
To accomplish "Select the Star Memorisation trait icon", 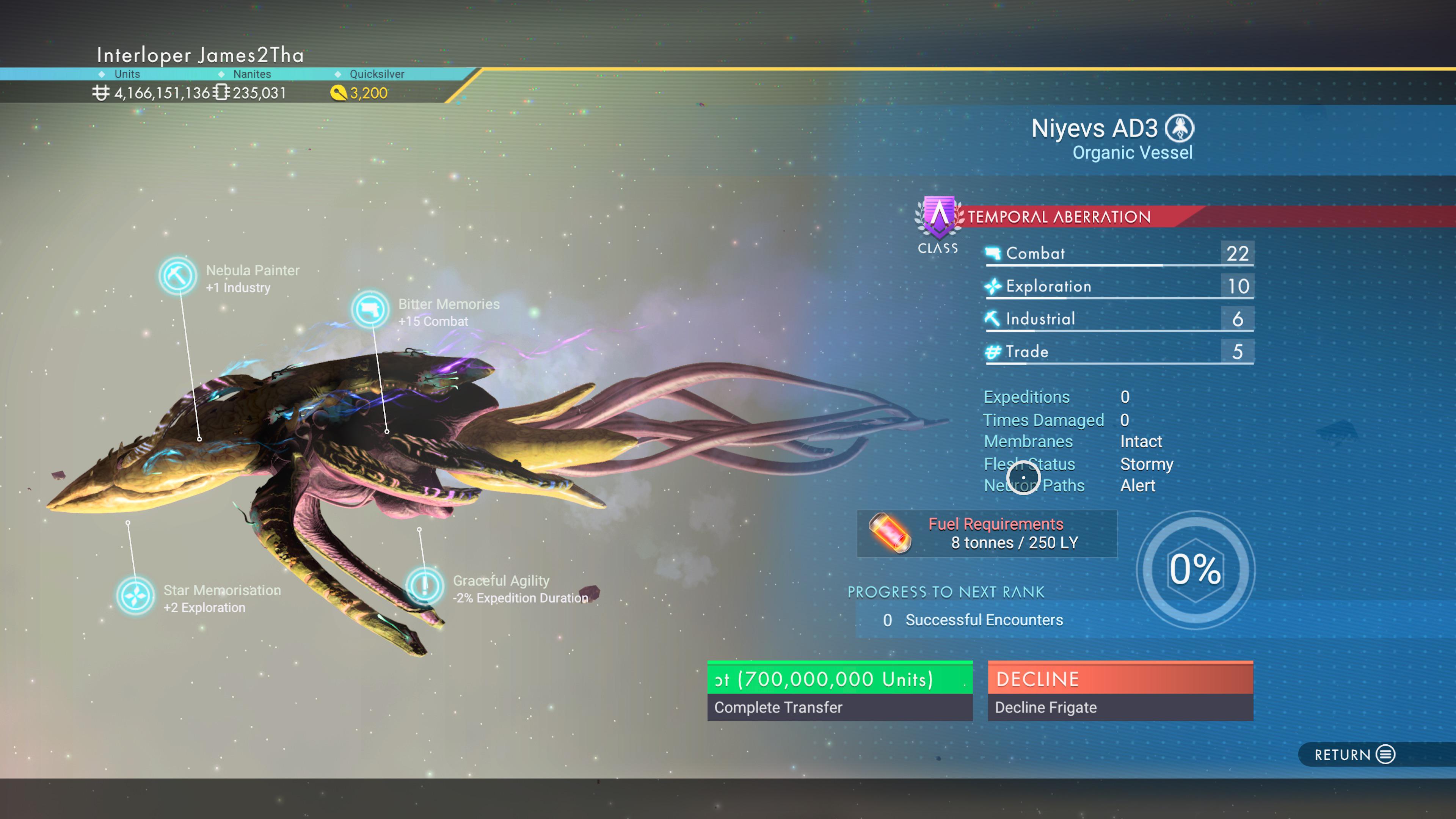I will [135, 596].
